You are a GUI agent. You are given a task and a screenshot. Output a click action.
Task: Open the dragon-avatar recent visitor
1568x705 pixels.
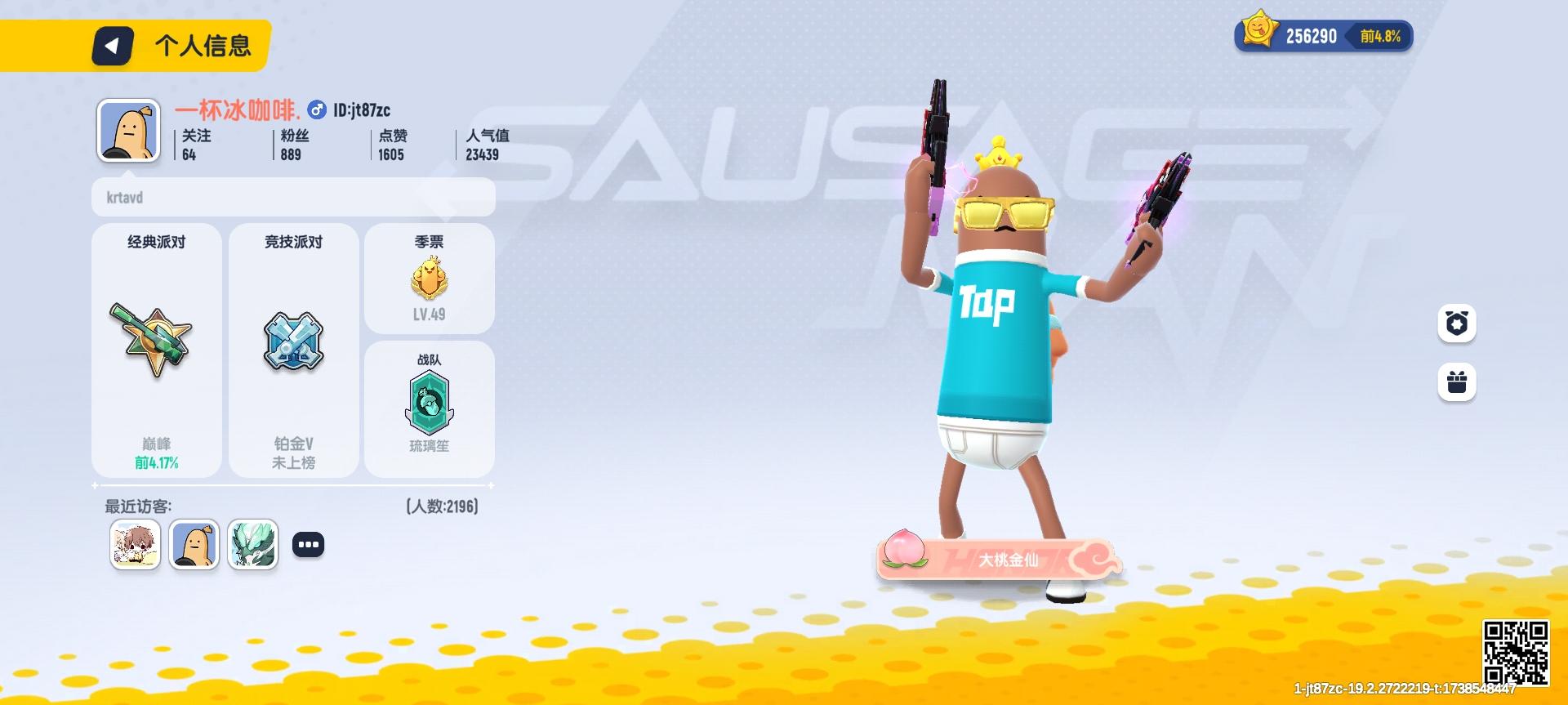(x=253, y=543)
